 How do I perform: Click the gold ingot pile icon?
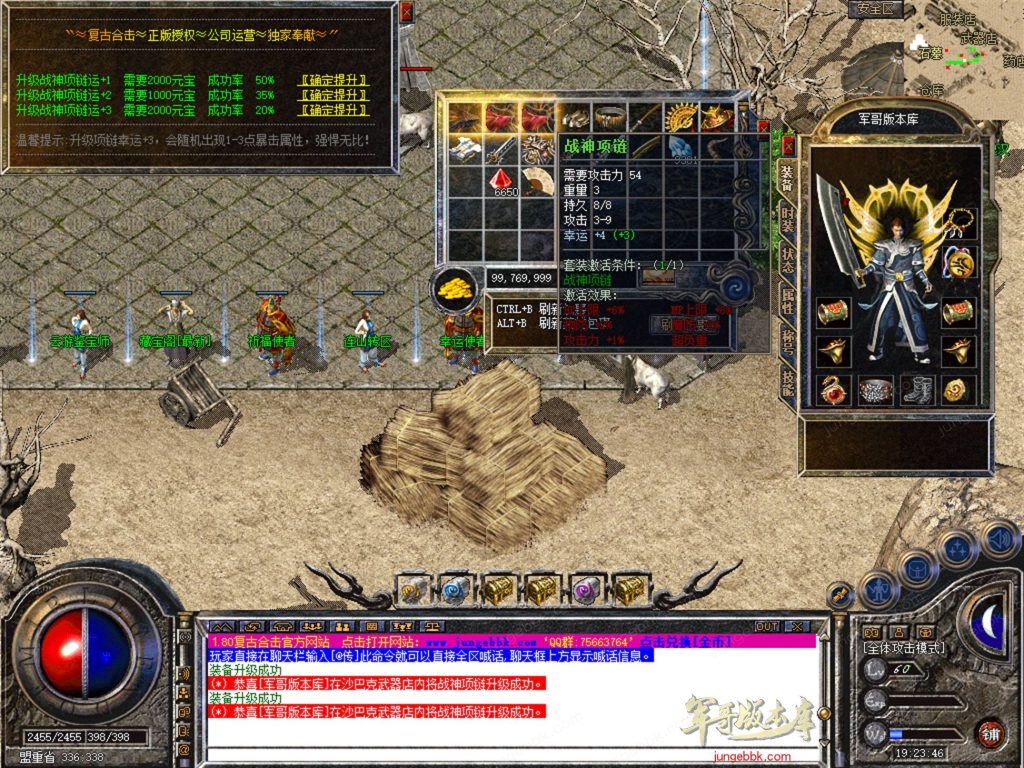point(457,289)
